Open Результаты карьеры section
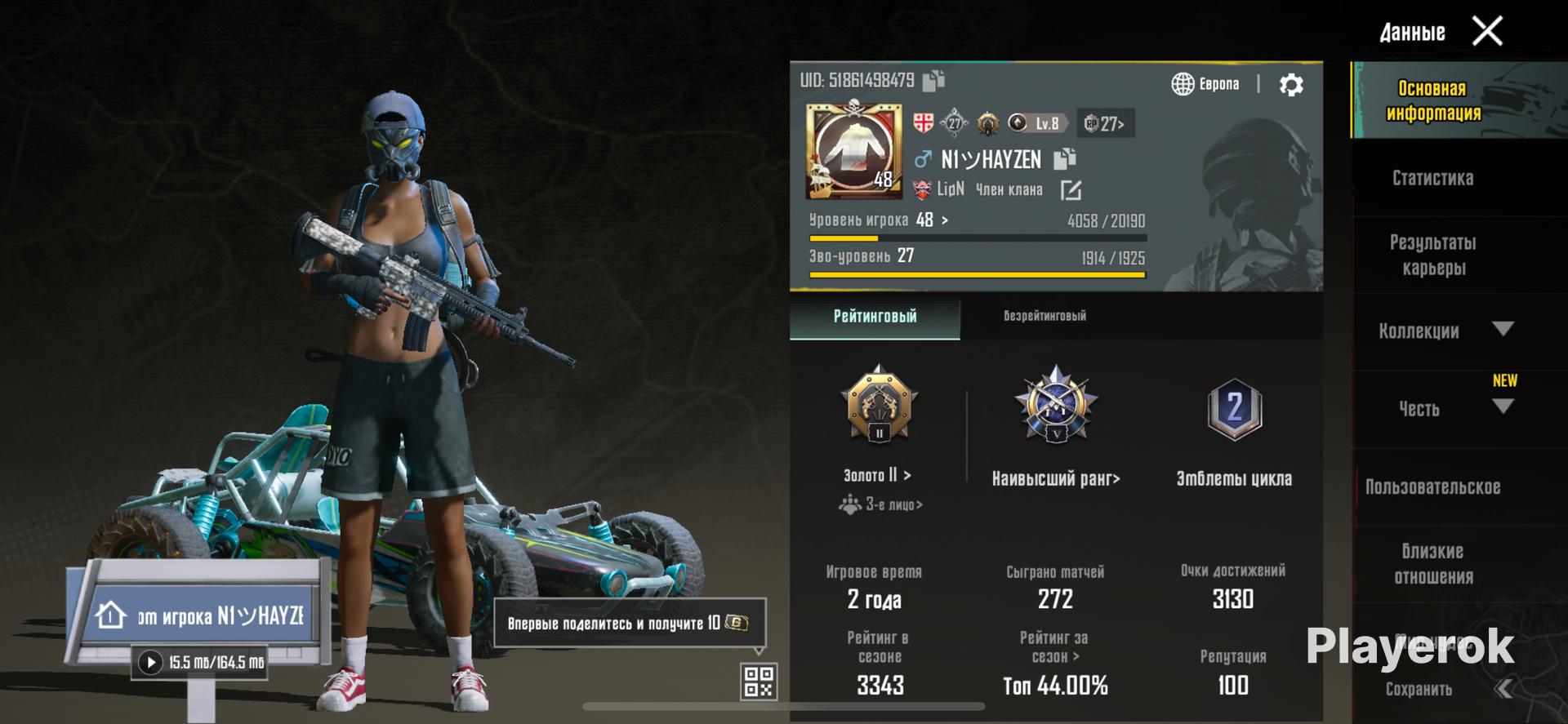1568x724 pixels. (x=1432, y=255)
